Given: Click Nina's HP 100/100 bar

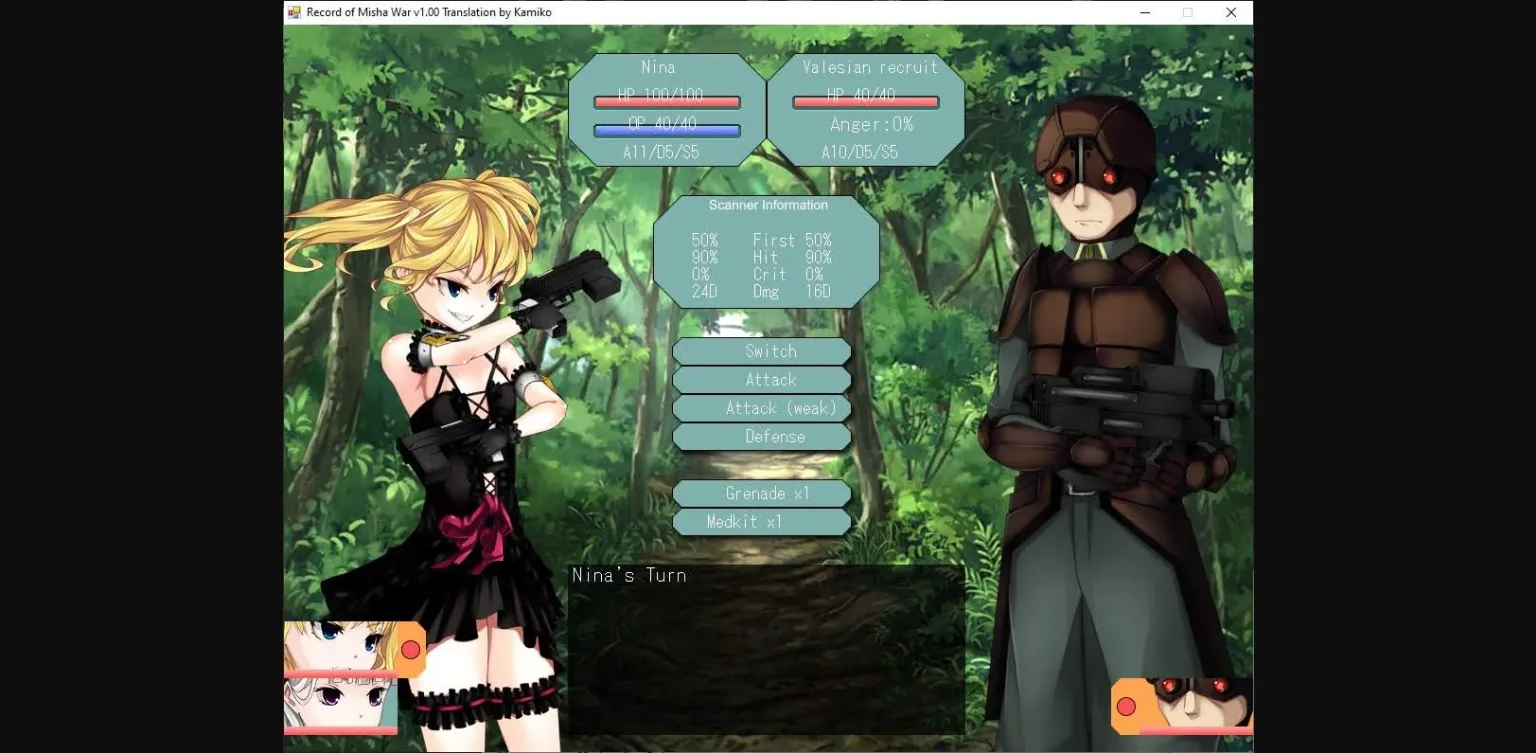Looking at the screenshot, I should pyautogui.click(x=665, y=101).
